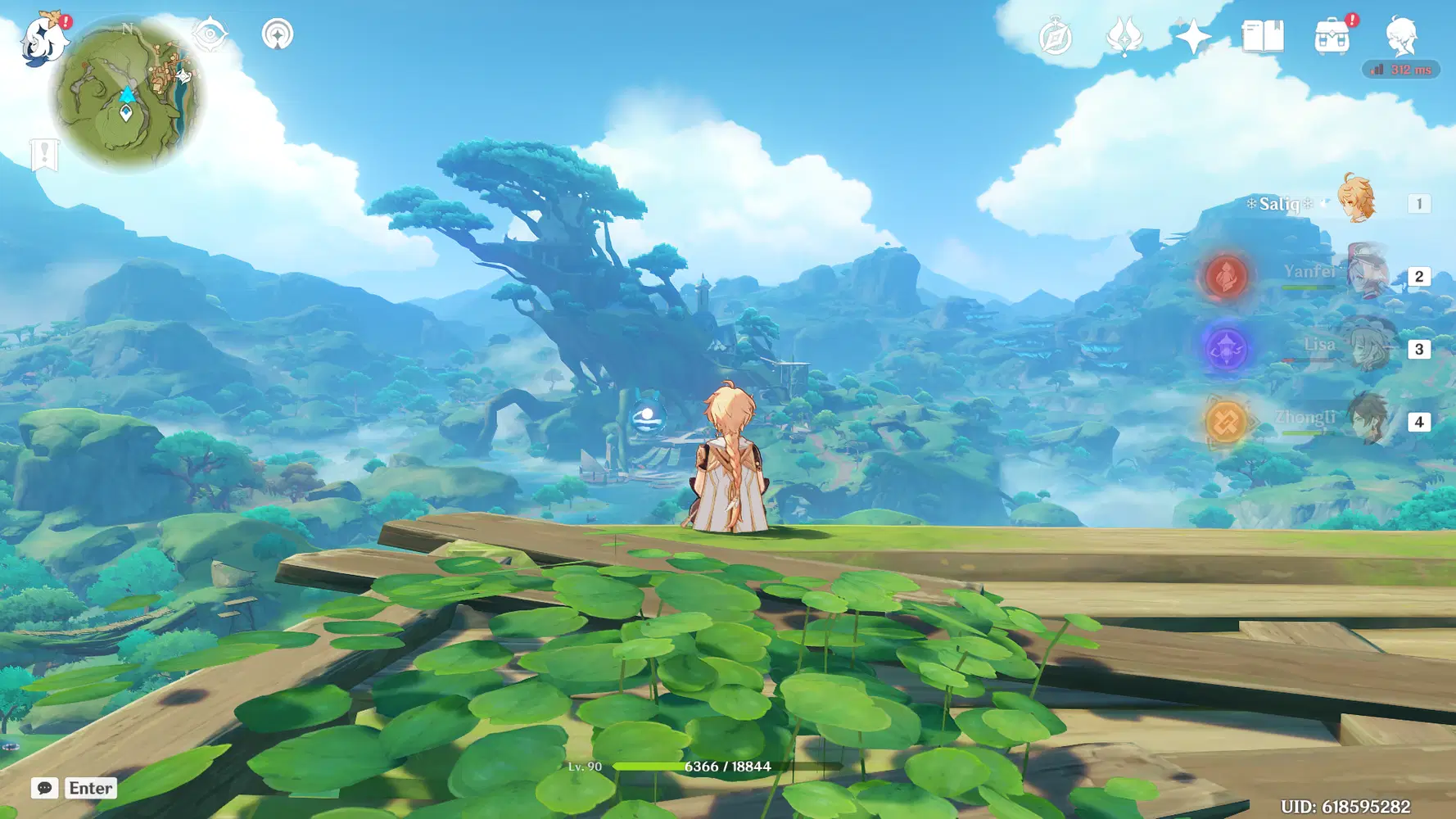Click the Enter chat input field
The width and height of the screenshot is (1456, 819).
[x=90, y=789]
